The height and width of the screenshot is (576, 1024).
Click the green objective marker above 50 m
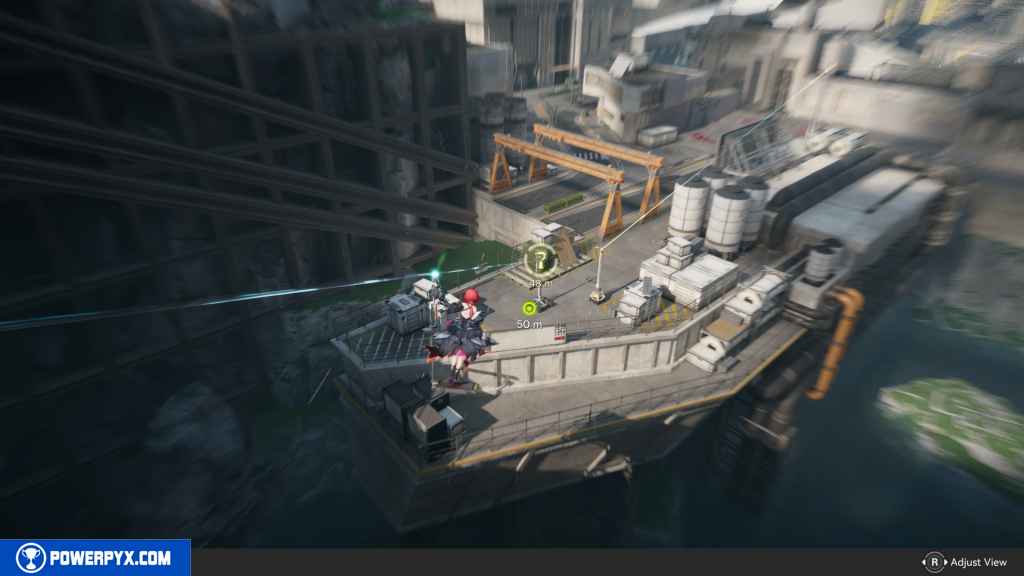(529, 308)
